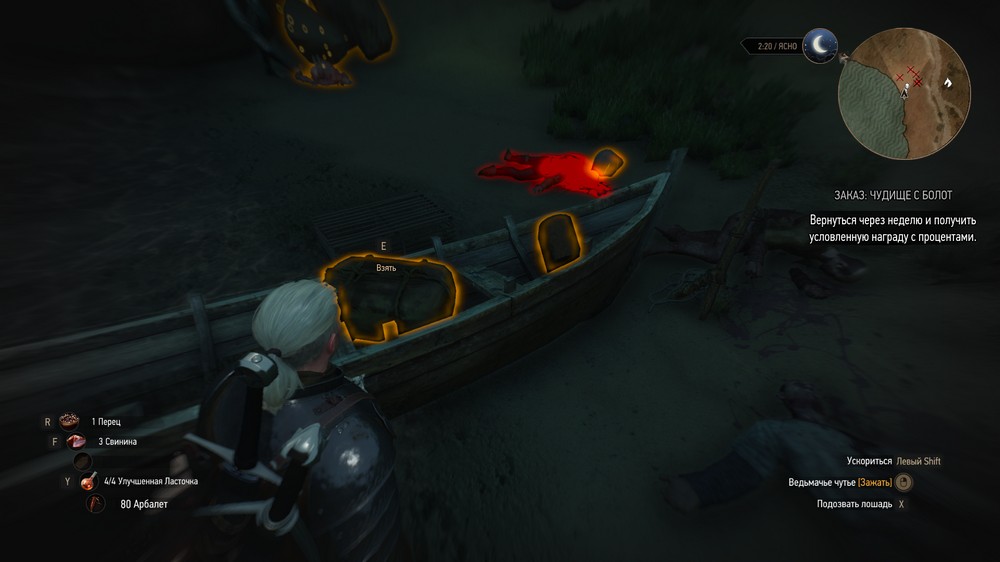
Task: Select the Арбалет crossbow slot
Action: coord(96,504)
